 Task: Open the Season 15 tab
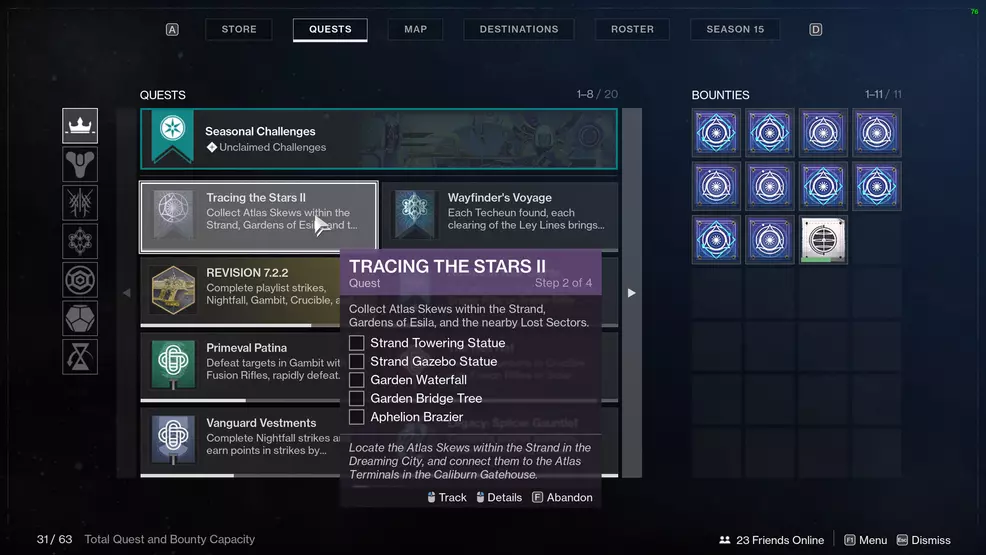point(735,30)
